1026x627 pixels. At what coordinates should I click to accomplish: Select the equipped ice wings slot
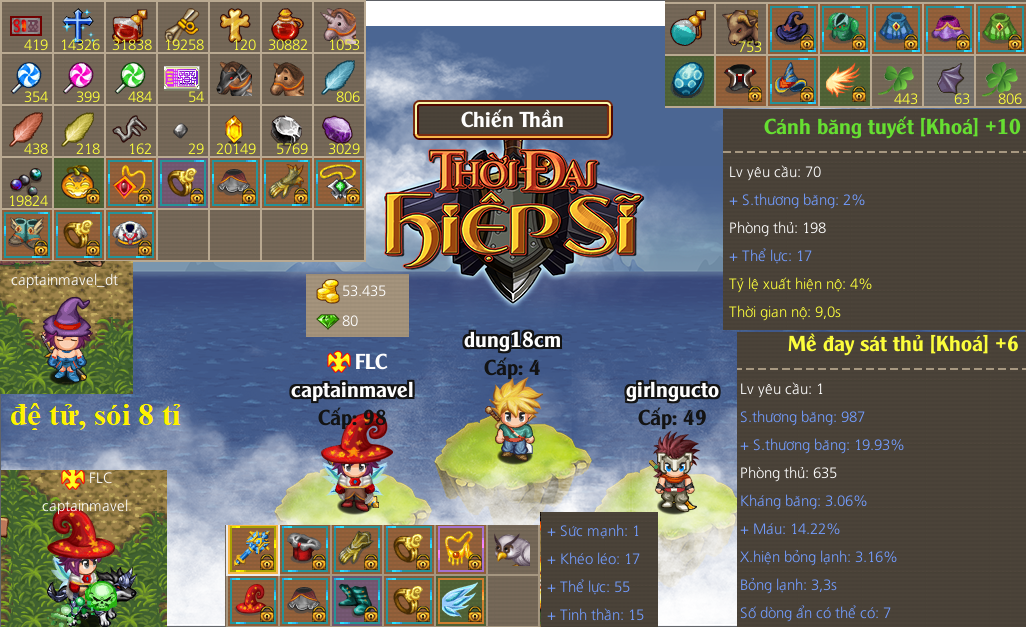(462, 599)
